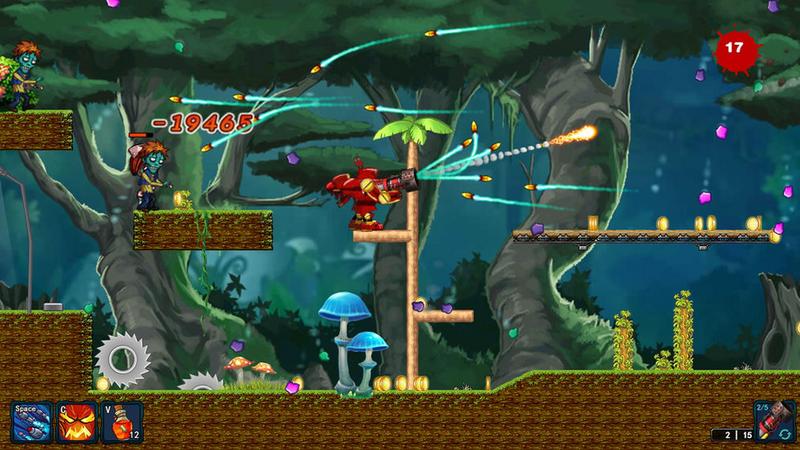Activate the missile barrage ability icon
This screenshot has height=450, width=800.
[29, 423]
